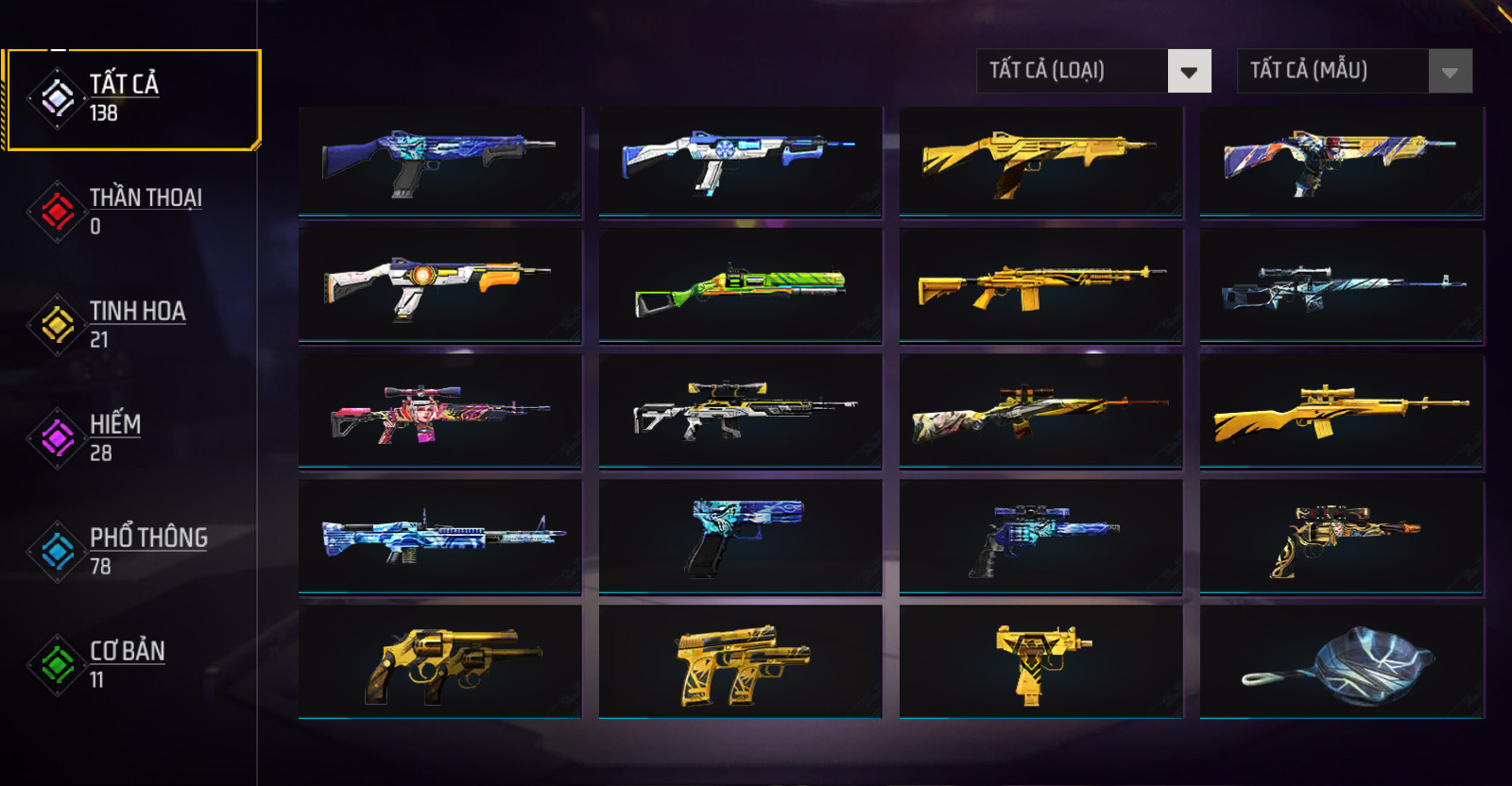Screen dimensions: 1512x786
Task: Select the green and yellow shotgun skin
Action: pos(740,285)
